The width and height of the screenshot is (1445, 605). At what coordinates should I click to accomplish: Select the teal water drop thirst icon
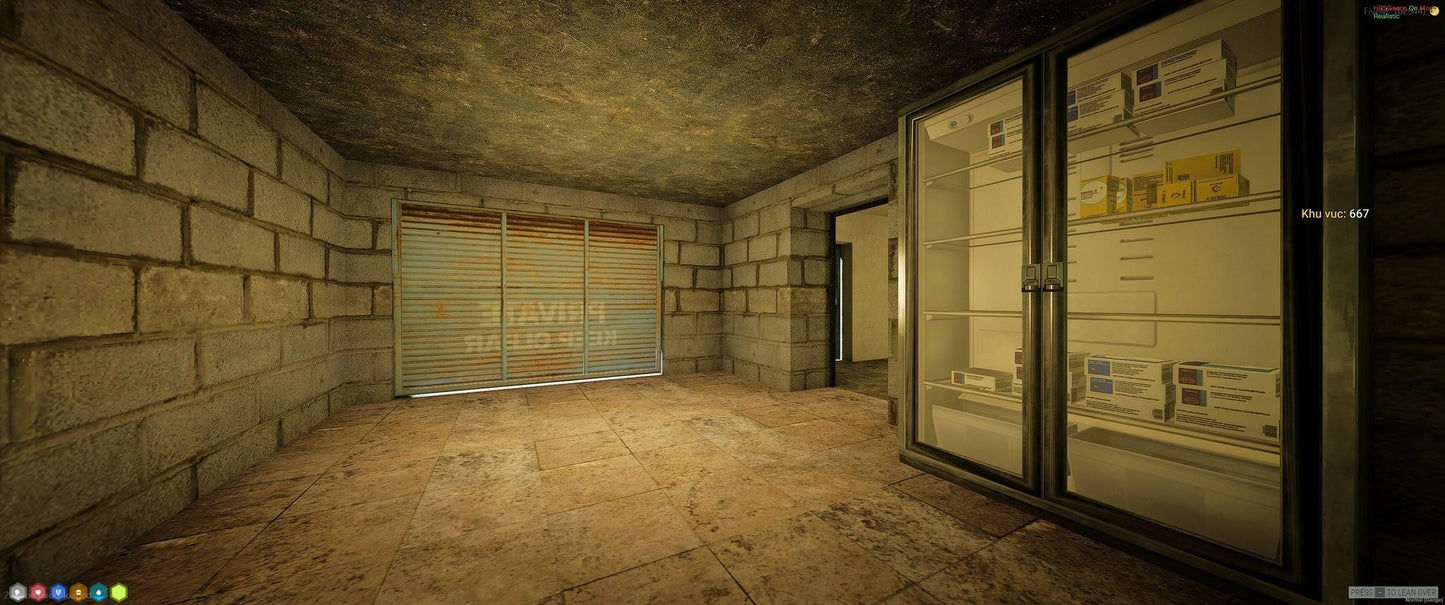[x=98, y=592]
